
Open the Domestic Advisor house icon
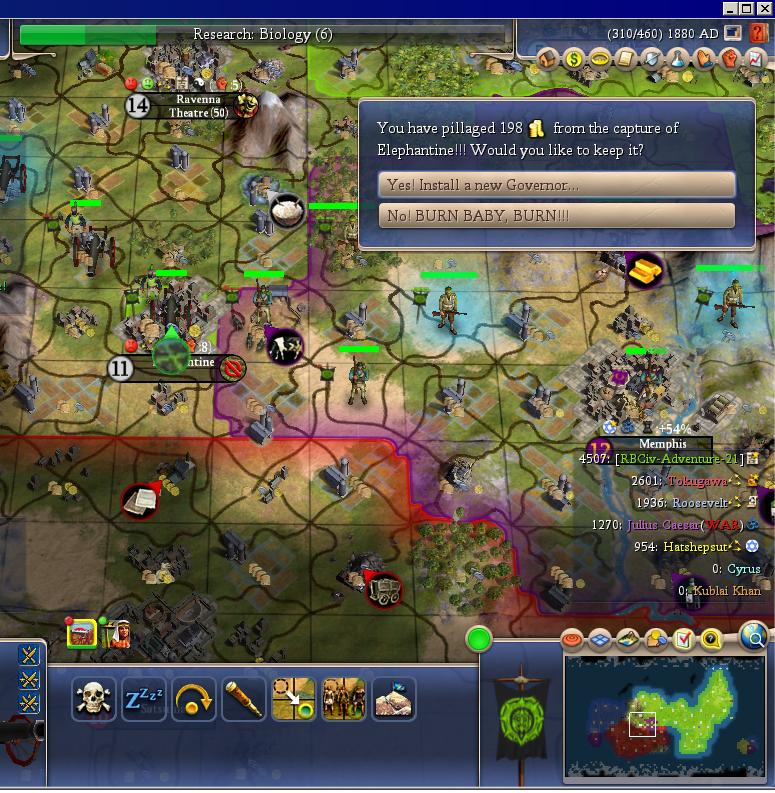[x=548, y=60]
